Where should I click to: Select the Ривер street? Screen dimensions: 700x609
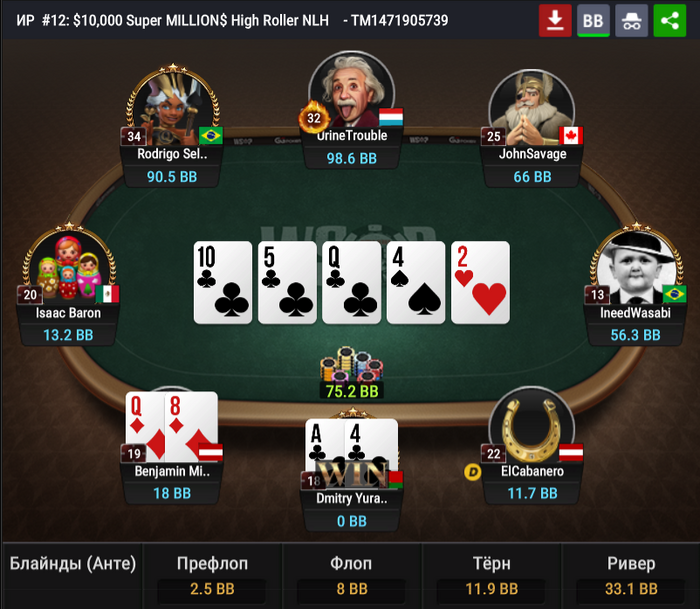630,577
